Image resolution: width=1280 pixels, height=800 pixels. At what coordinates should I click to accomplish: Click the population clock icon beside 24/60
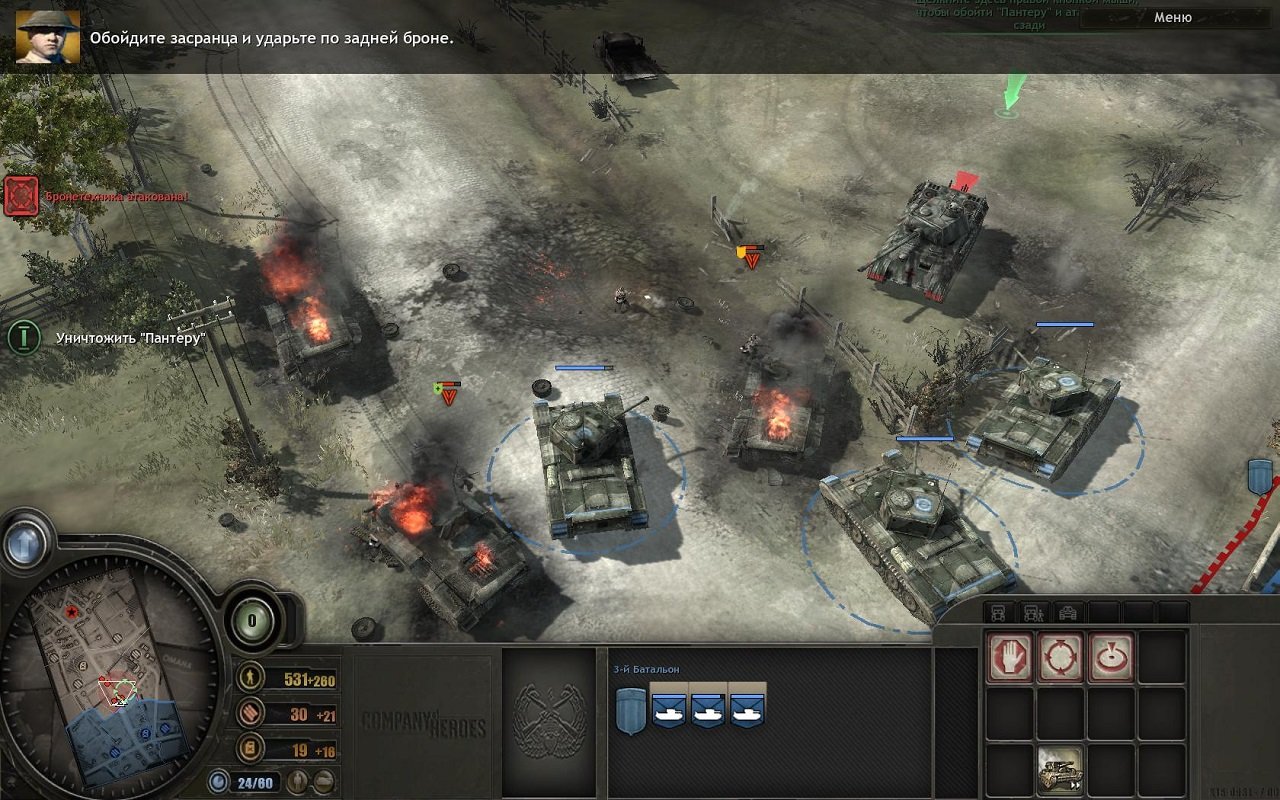(x=218, y=782)
